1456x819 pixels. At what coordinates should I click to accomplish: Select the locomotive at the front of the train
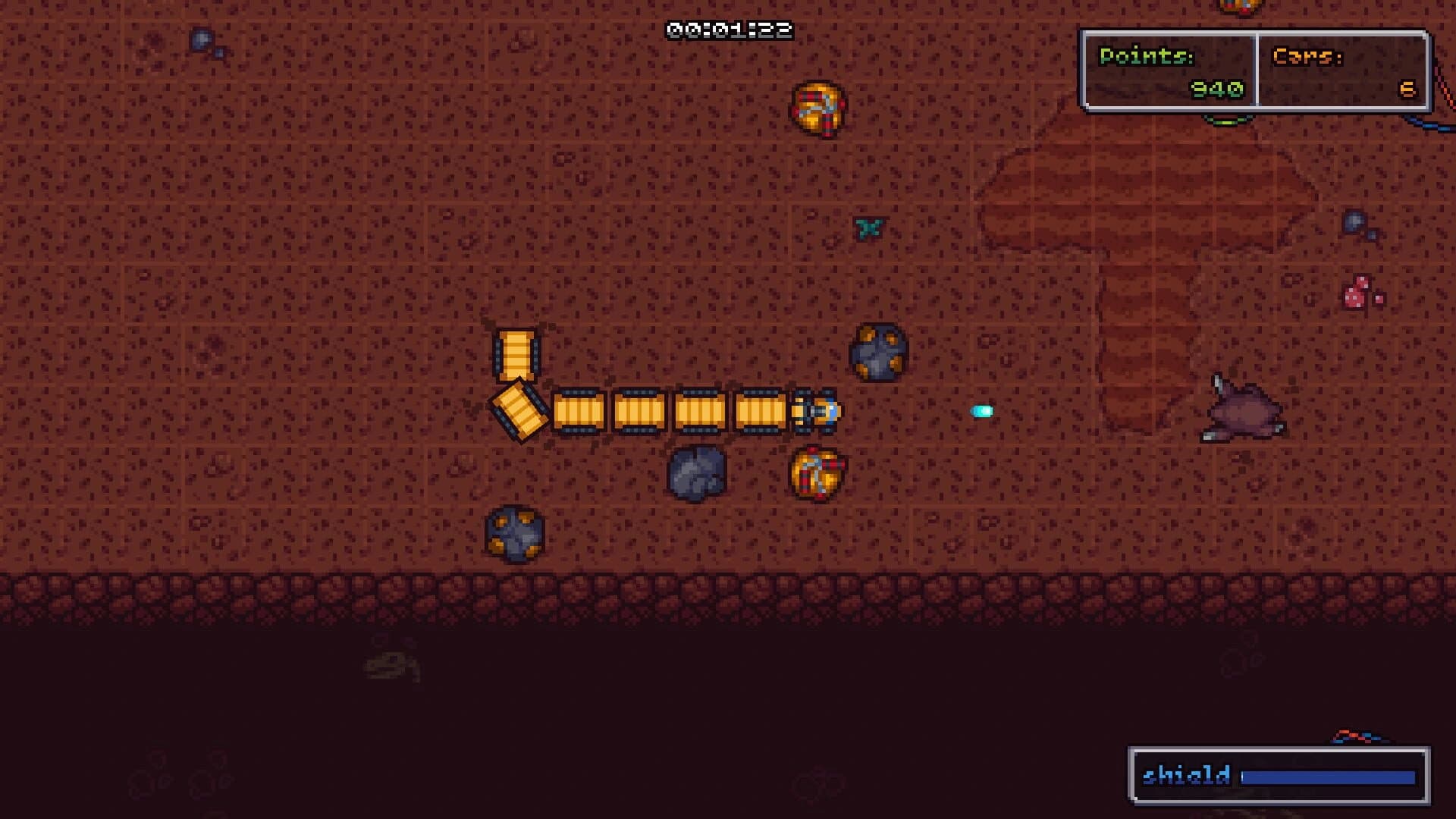pos(817,412)
